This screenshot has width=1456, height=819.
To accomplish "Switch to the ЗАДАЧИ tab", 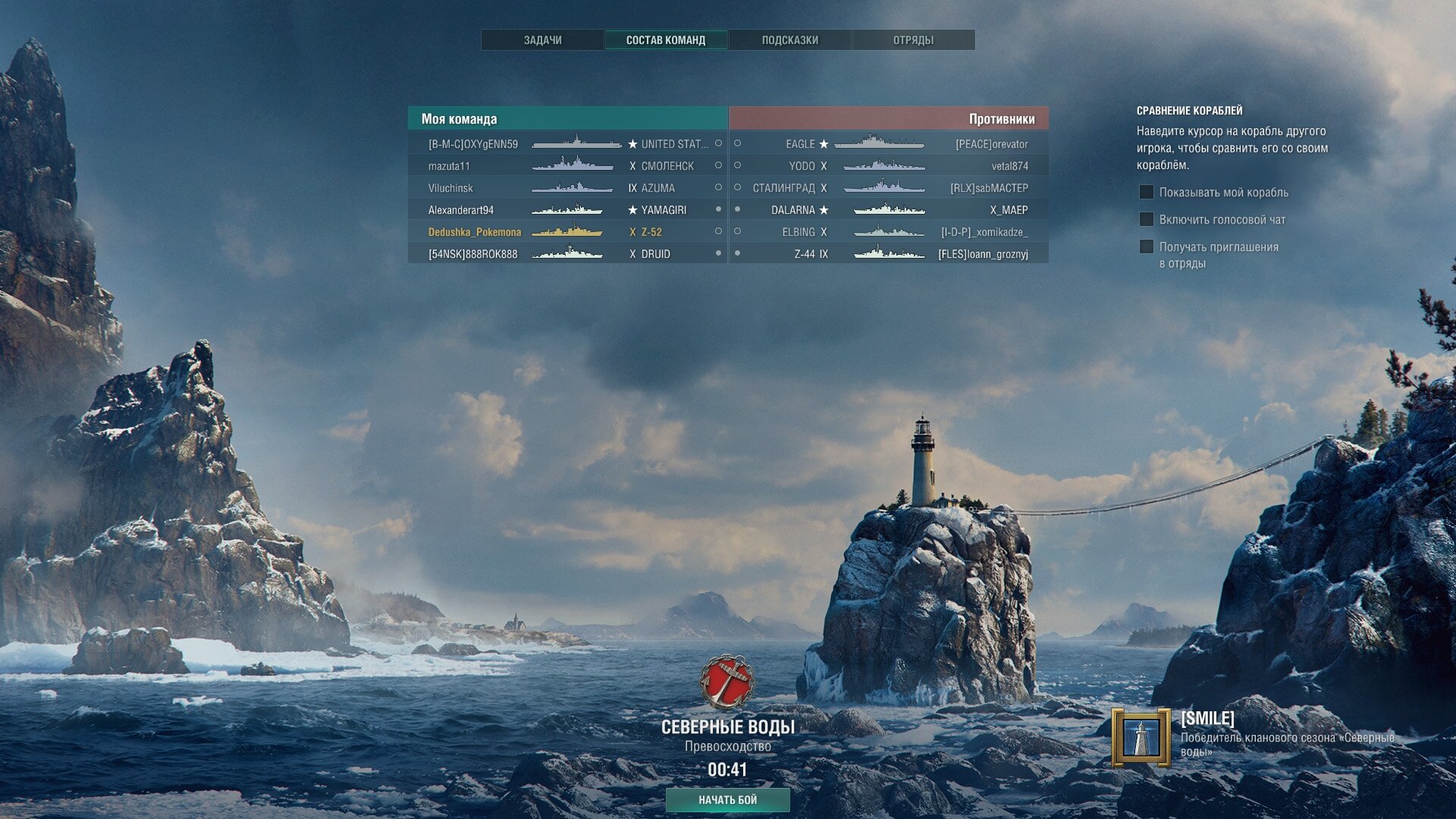I will [542, 40].
